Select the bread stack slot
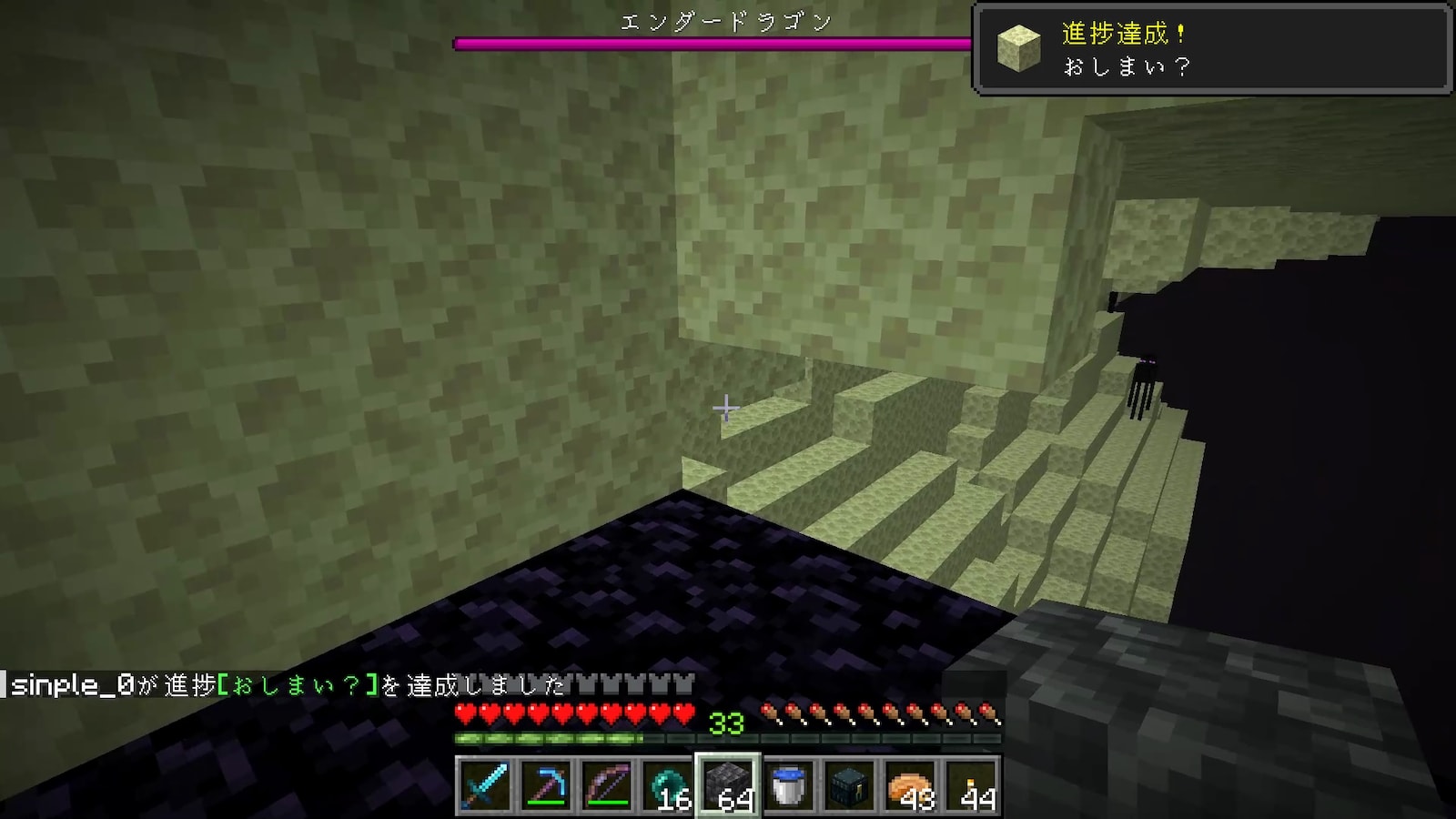Viewport: 1456px width, 819px height. point(911,784)
